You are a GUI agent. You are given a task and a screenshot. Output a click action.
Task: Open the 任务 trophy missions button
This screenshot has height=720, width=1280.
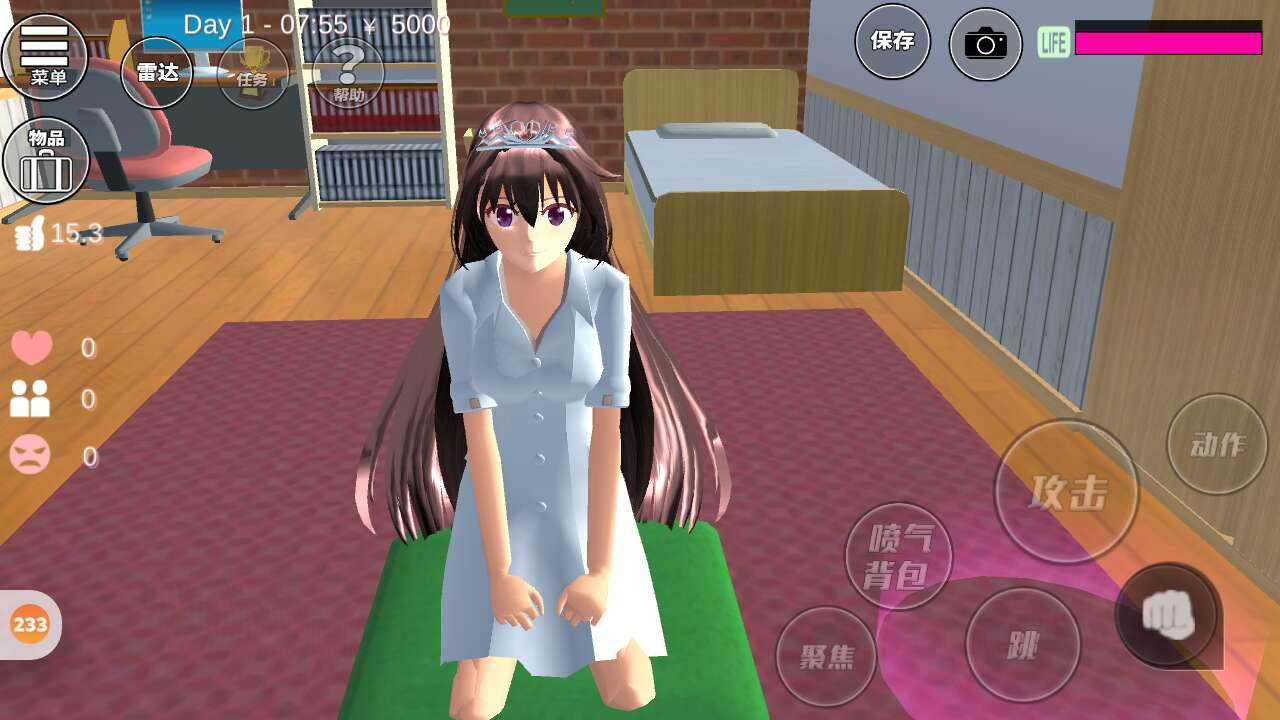252,73
